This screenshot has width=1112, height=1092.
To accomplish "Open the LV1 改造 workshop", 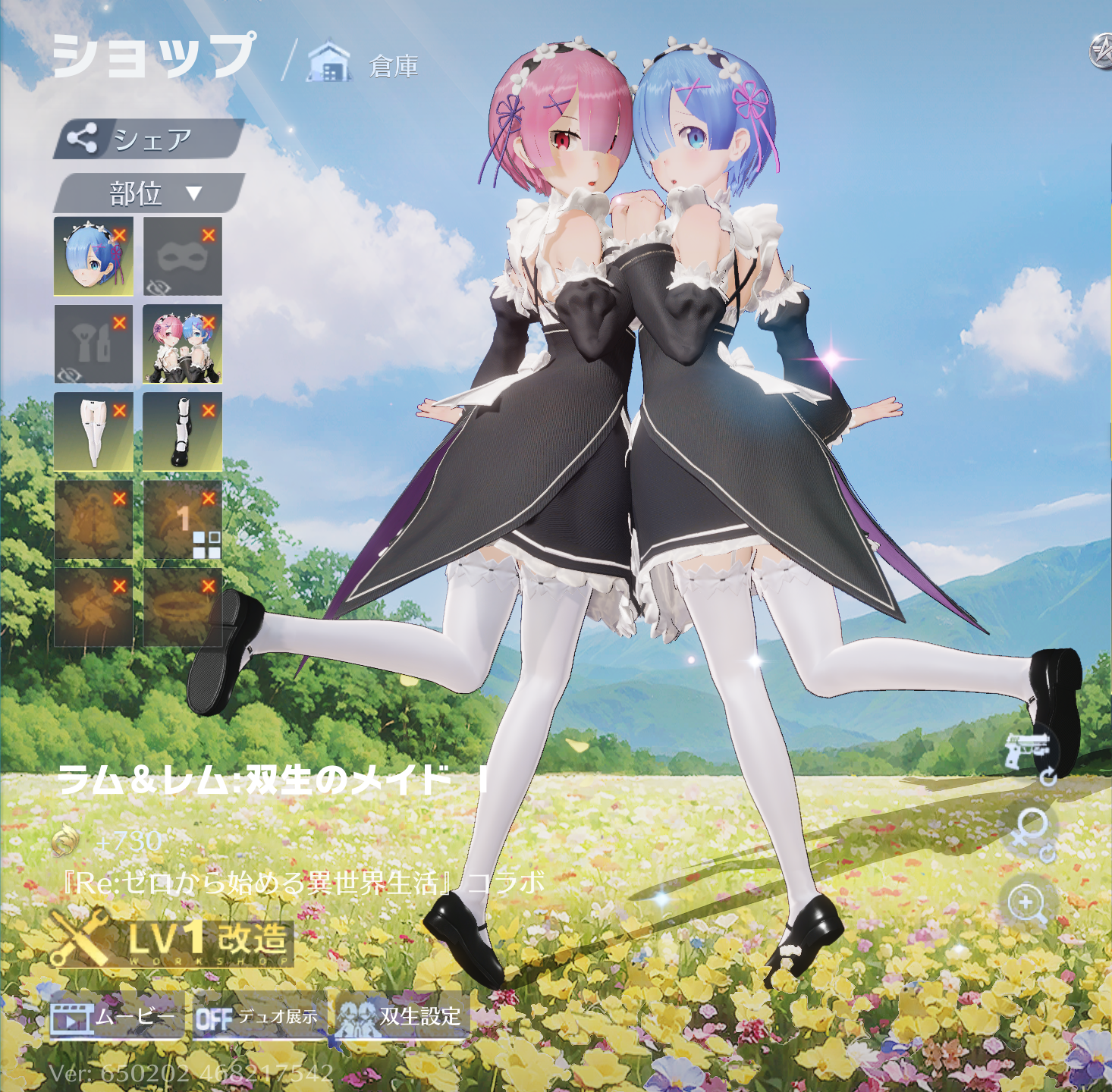I will coord(171,944).
